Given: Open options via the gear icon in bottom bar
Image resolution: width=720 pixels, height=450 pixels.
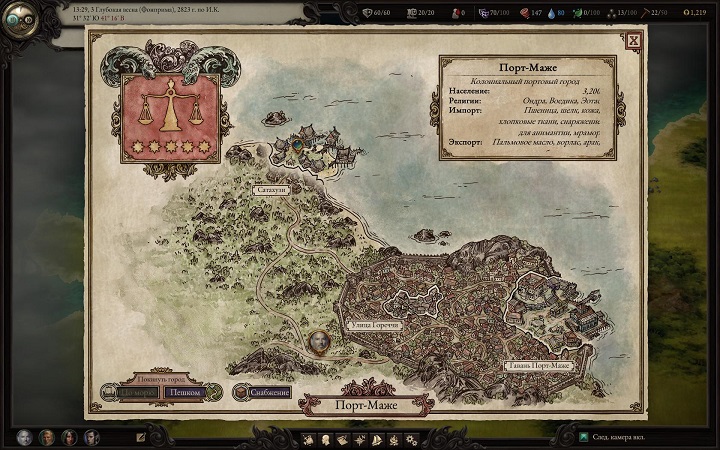Looking at the screenshot, I should (411, 439).
